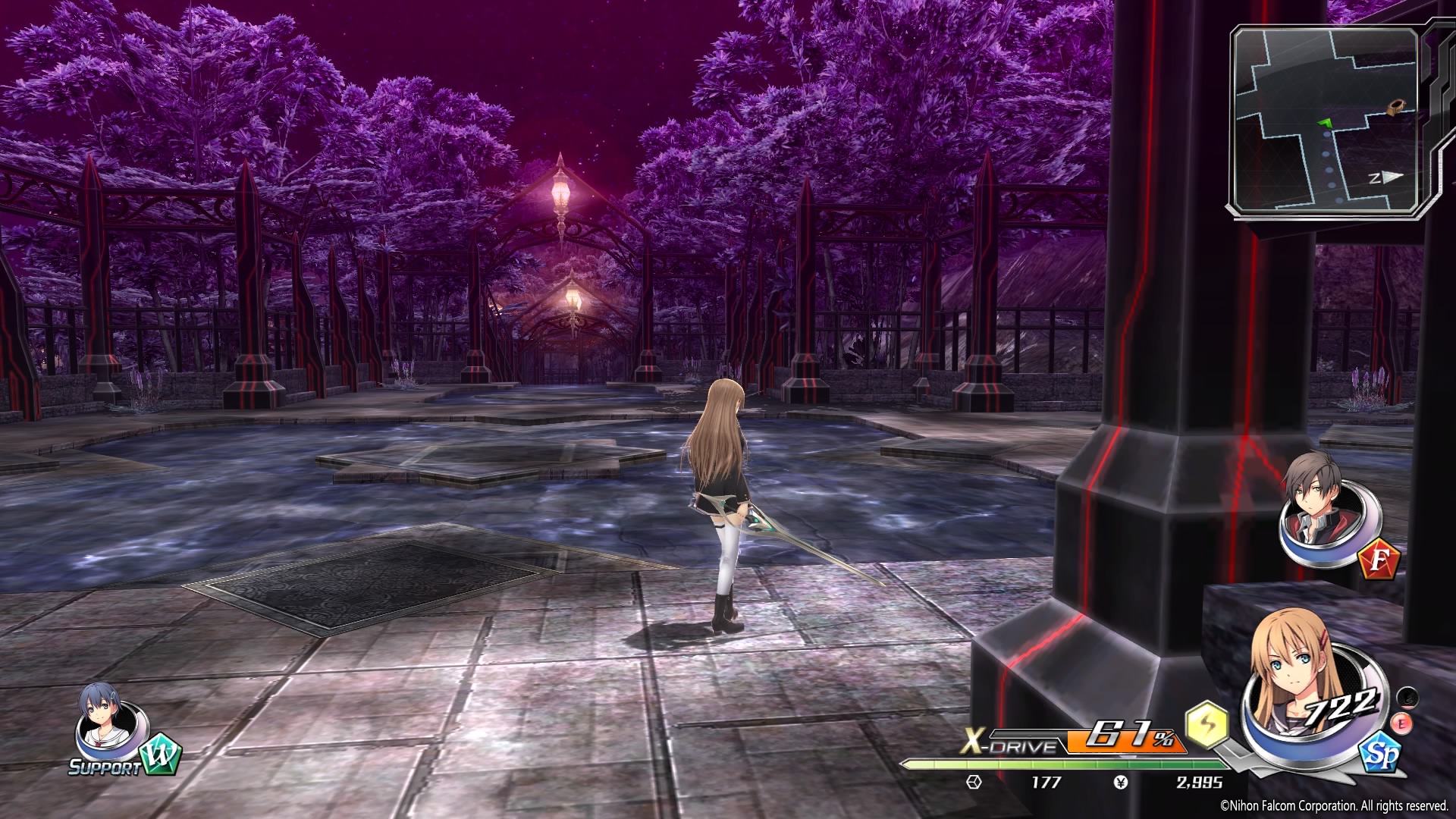Click the blue Spirit element badge
Image resolution: width=1456 pixels, height=819 pixels.
1380,755
